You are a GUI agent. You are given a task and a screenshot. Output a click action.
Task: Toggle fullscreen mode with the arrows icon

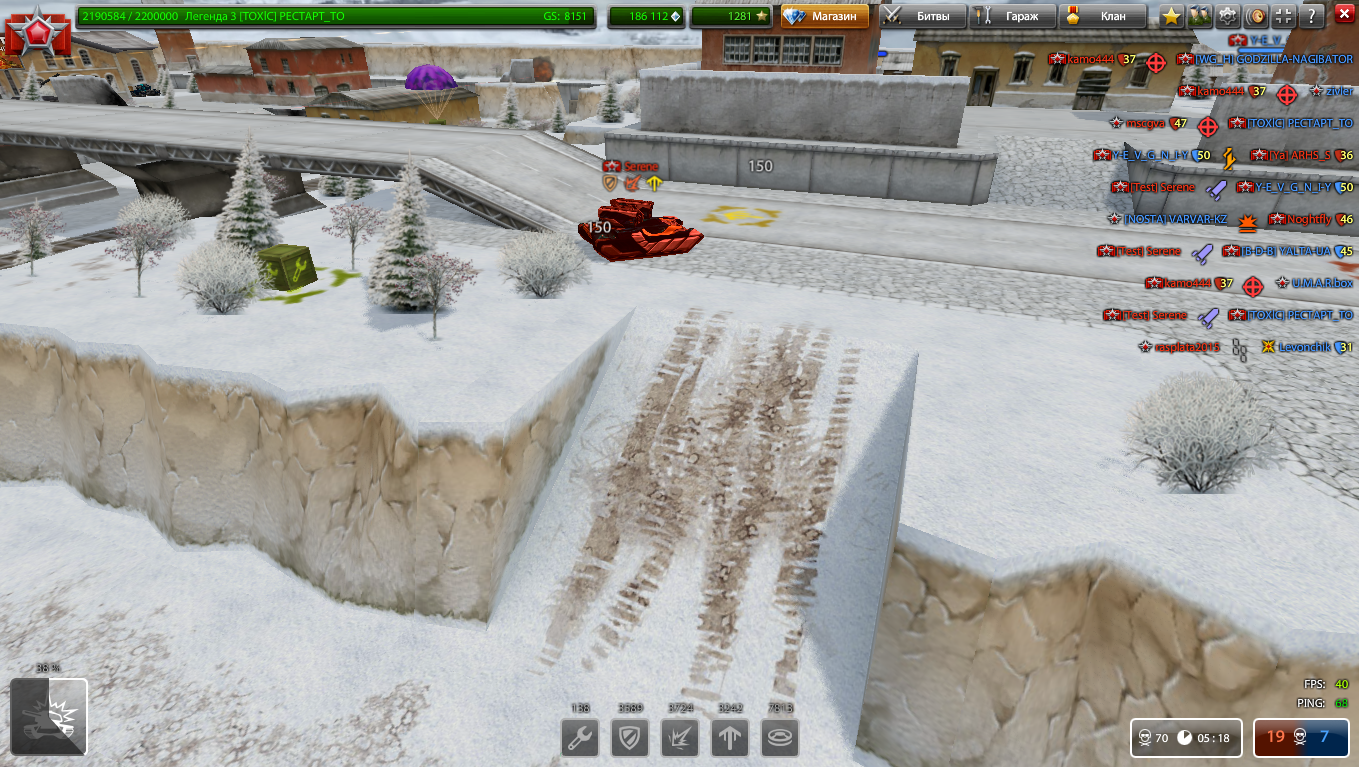(1283, 16)
